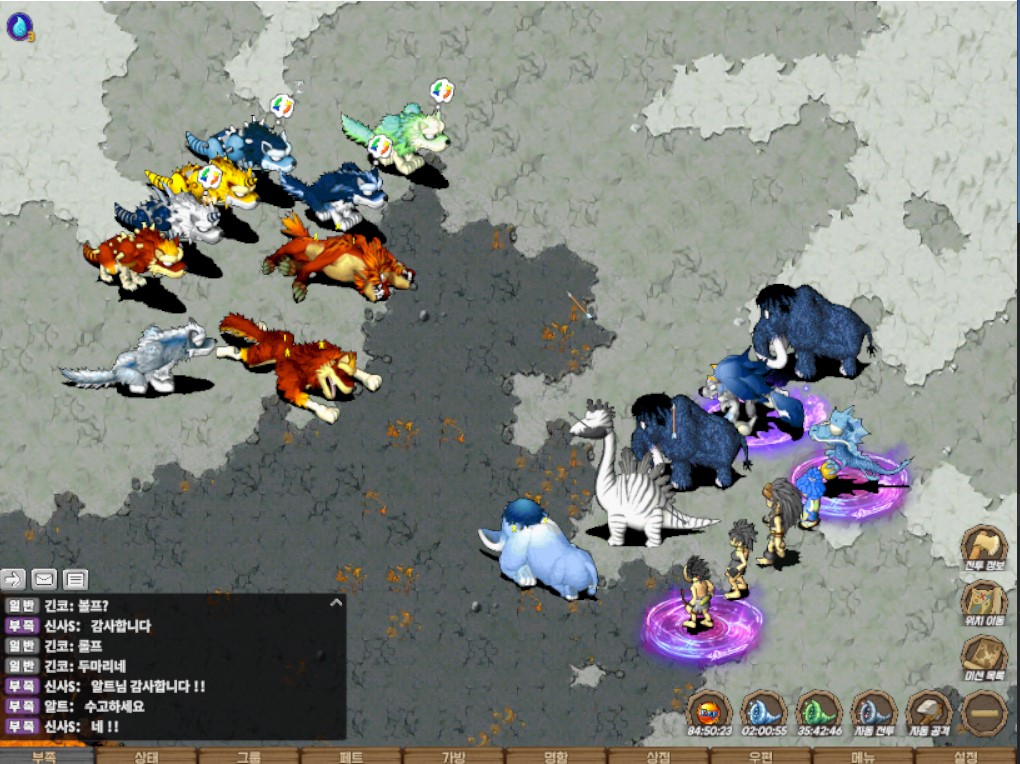The width and height of the screenshot is (1020, 764).
Task: Click the arrow button above the chat
Action: [13, 578]
